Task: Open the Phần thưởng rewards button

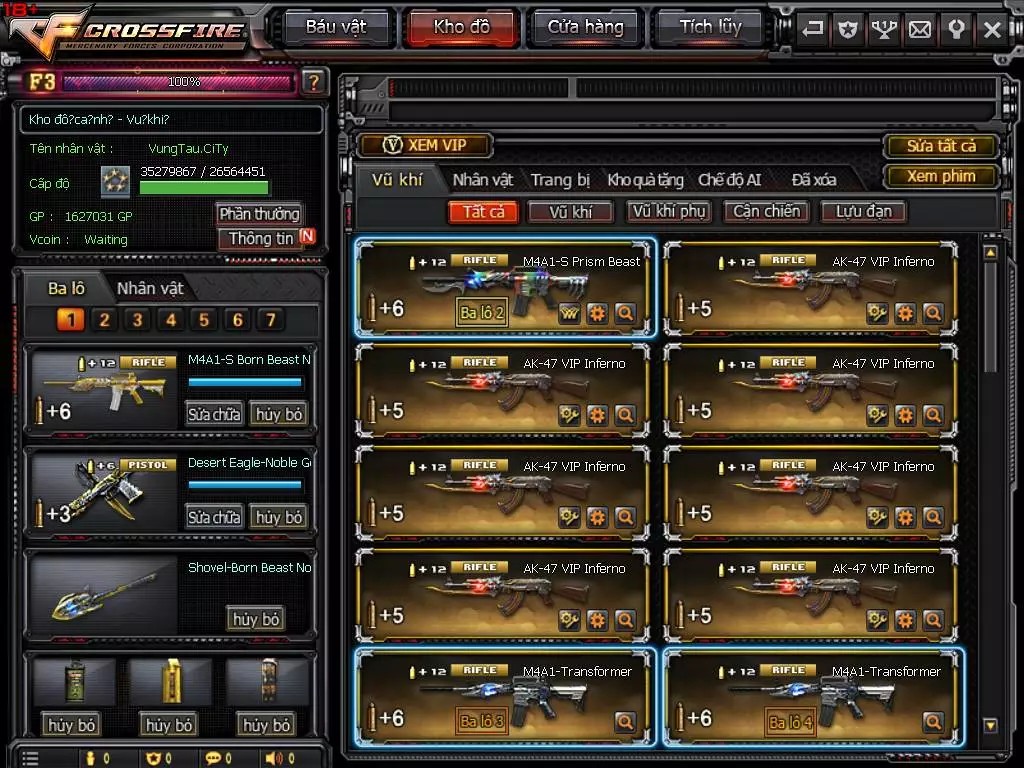Action: (259, 214)
